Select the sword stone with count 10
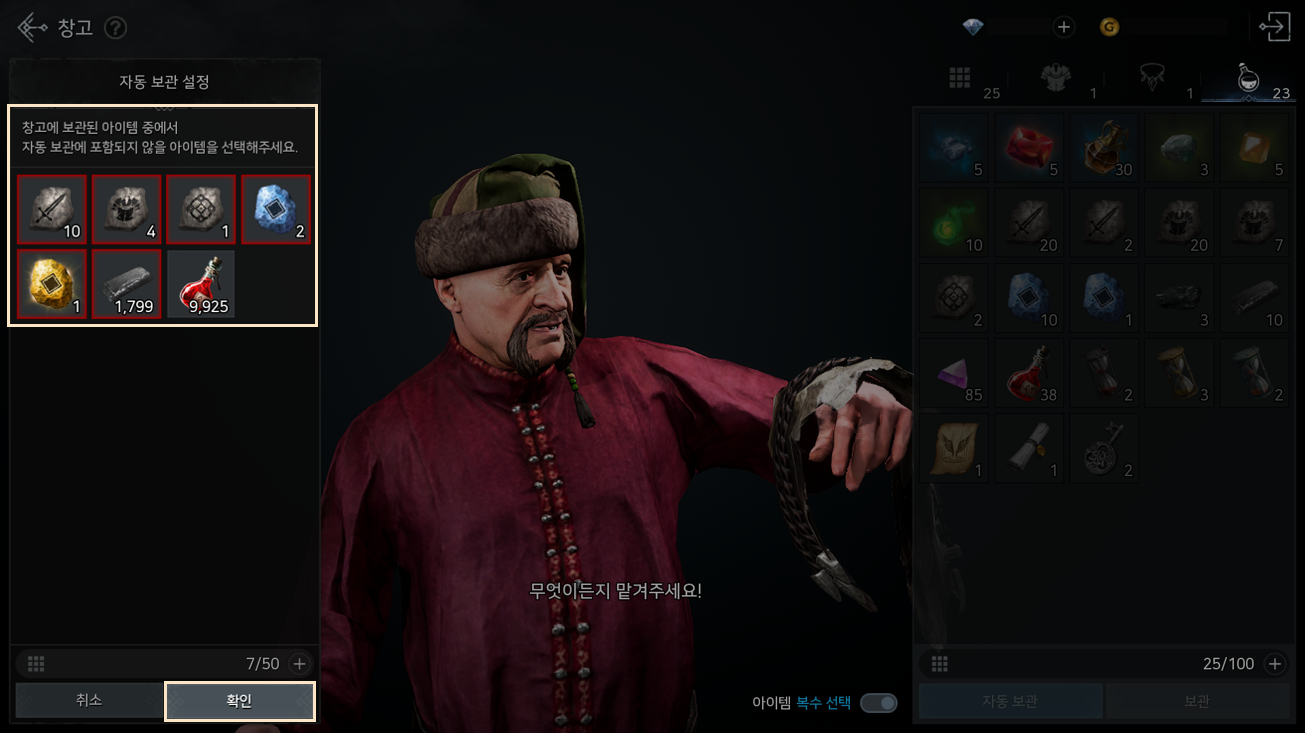The image size is (1305, 733). pyautogui.click(x=52, y=210)
